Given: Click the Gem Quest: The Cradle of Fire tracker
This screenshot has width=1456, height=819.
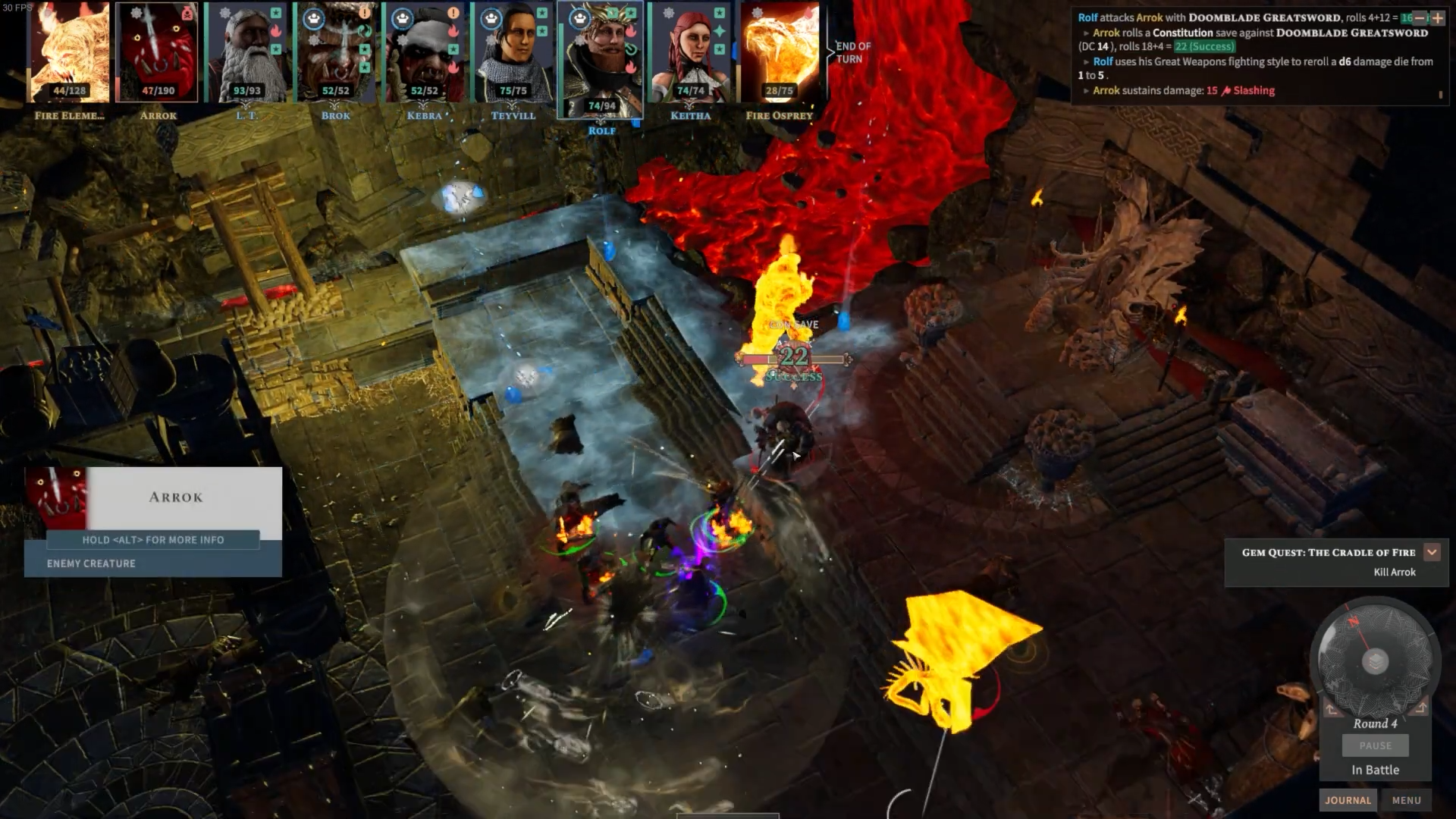Looking at the screenshot, I should [x=1328, y=562].
